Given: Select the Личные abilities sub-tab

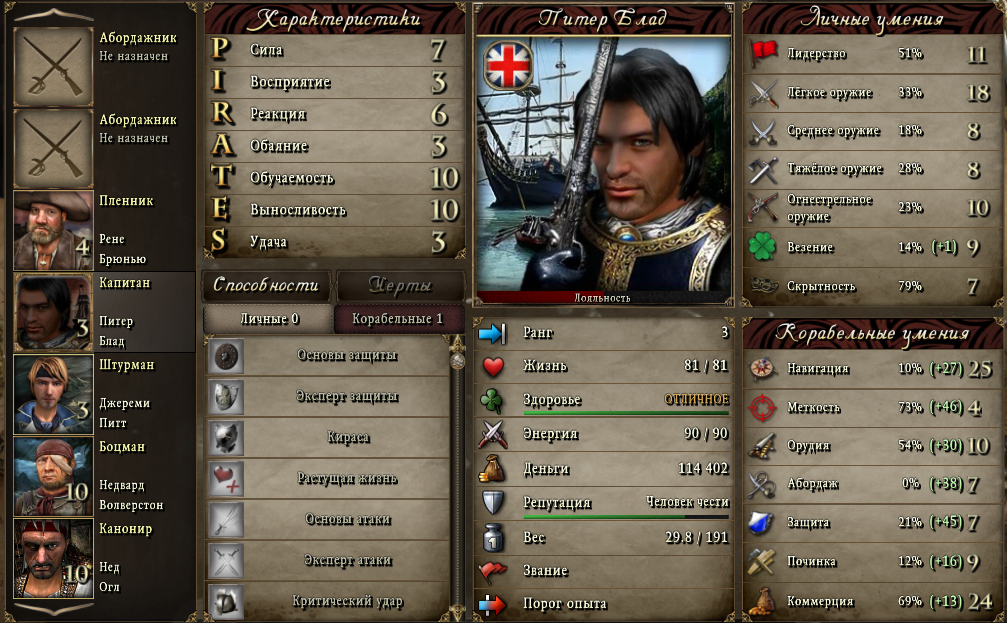Looking at the screenshot, I should click(268, 319).
